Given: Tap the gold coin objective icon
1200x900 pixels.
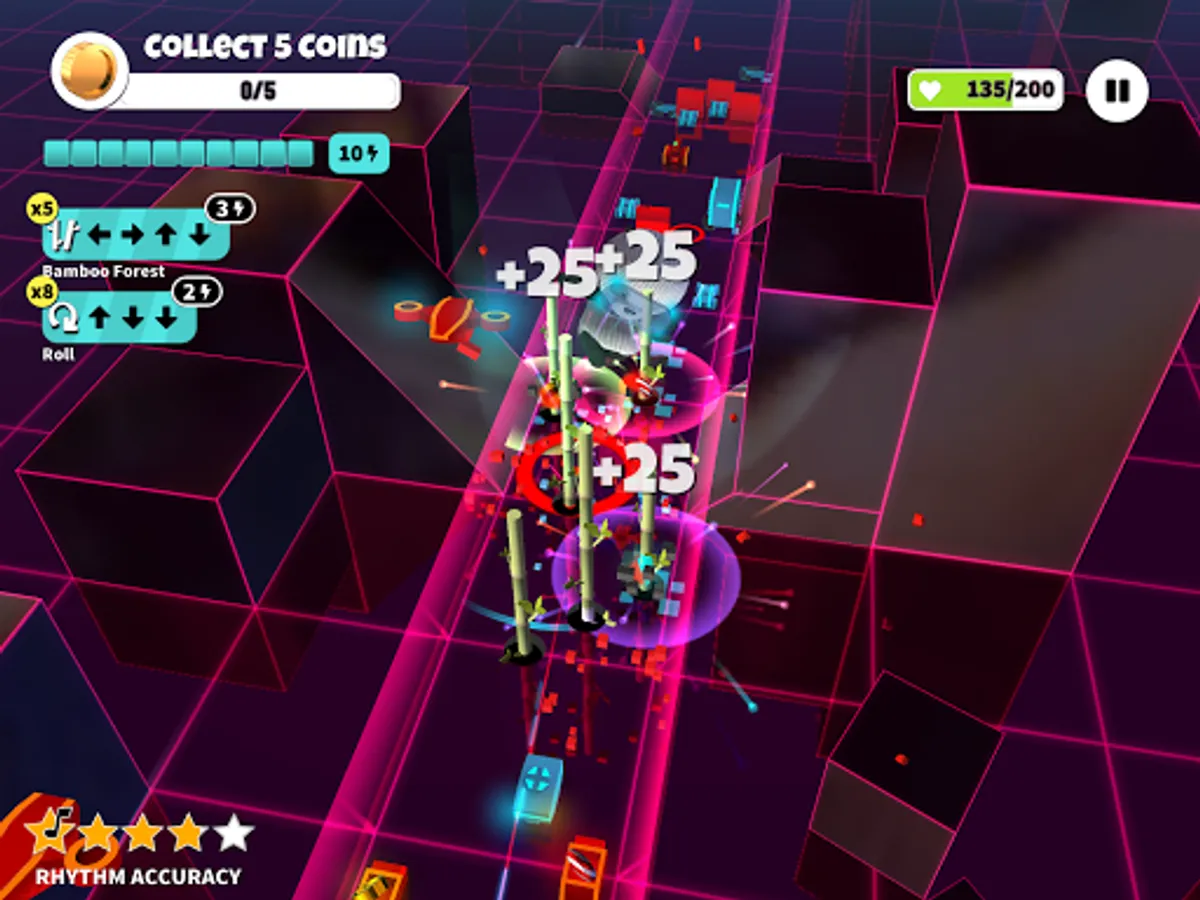Looking at the screenshot, I should tap(89, 70).
